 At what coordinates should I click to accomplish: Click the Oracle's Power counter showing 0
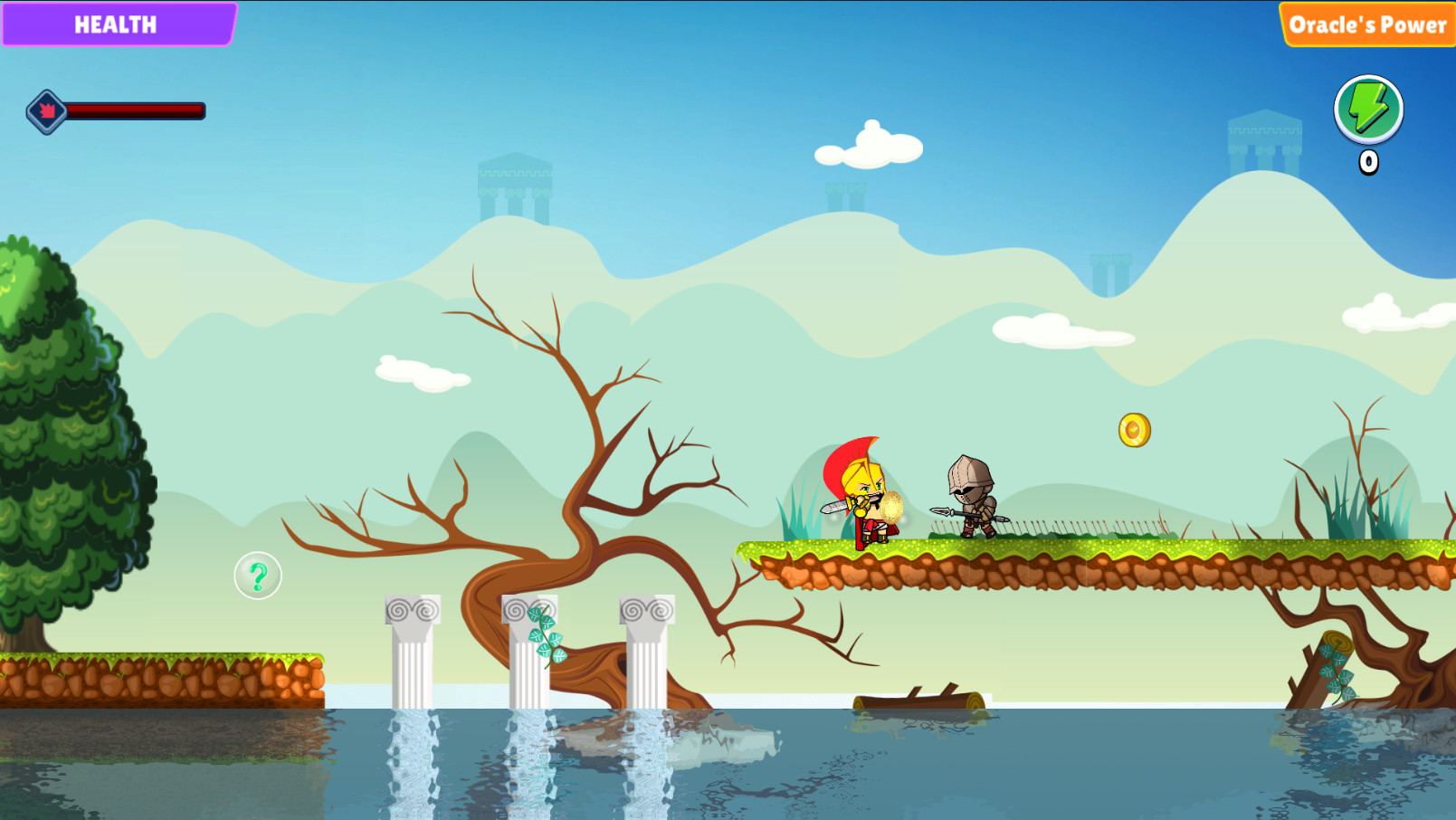point(1368,161)
